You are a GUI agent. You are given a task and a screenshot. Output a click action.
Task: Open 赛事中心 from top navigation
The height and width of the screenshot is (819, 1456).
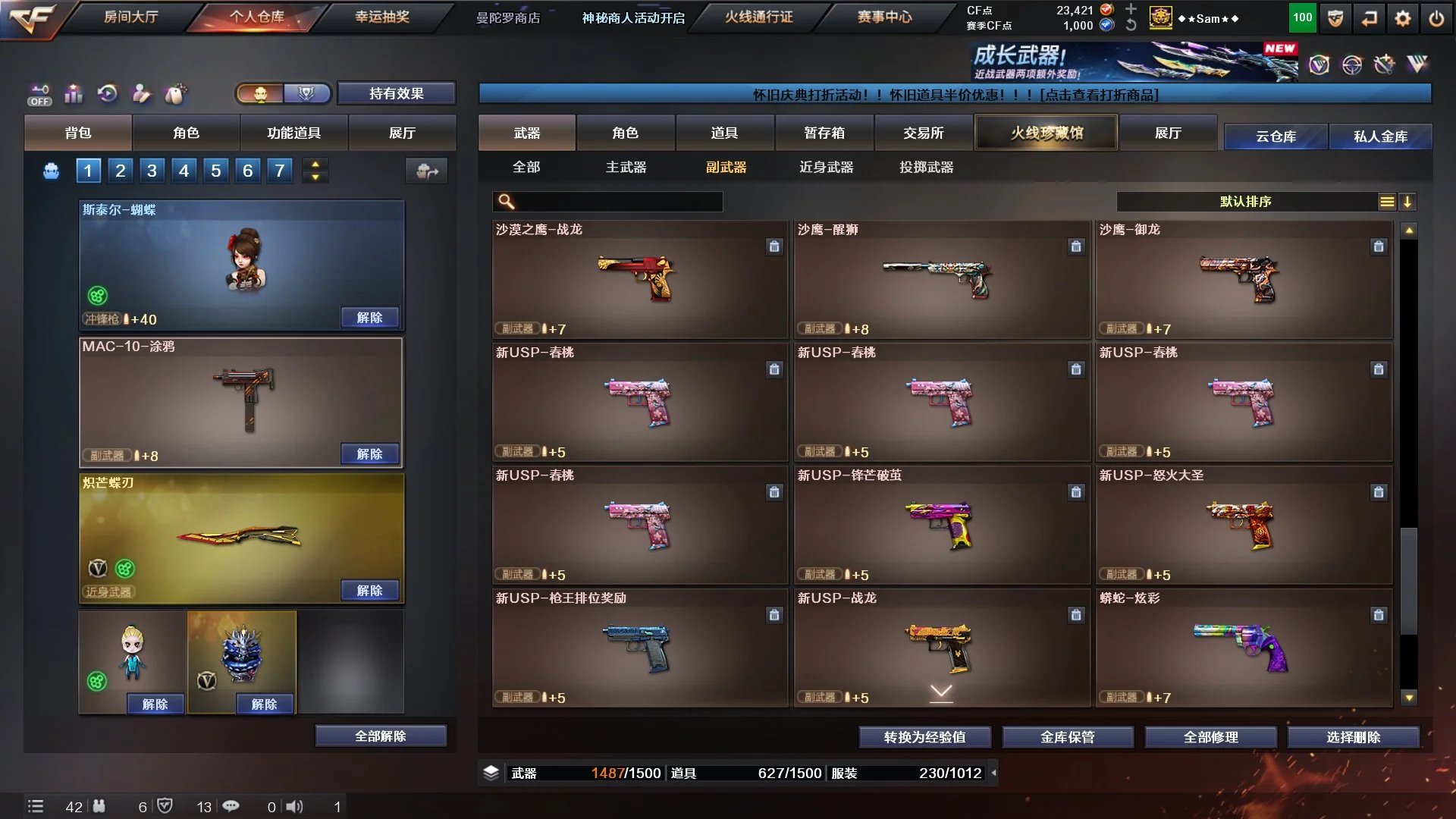tap(884, 17)
